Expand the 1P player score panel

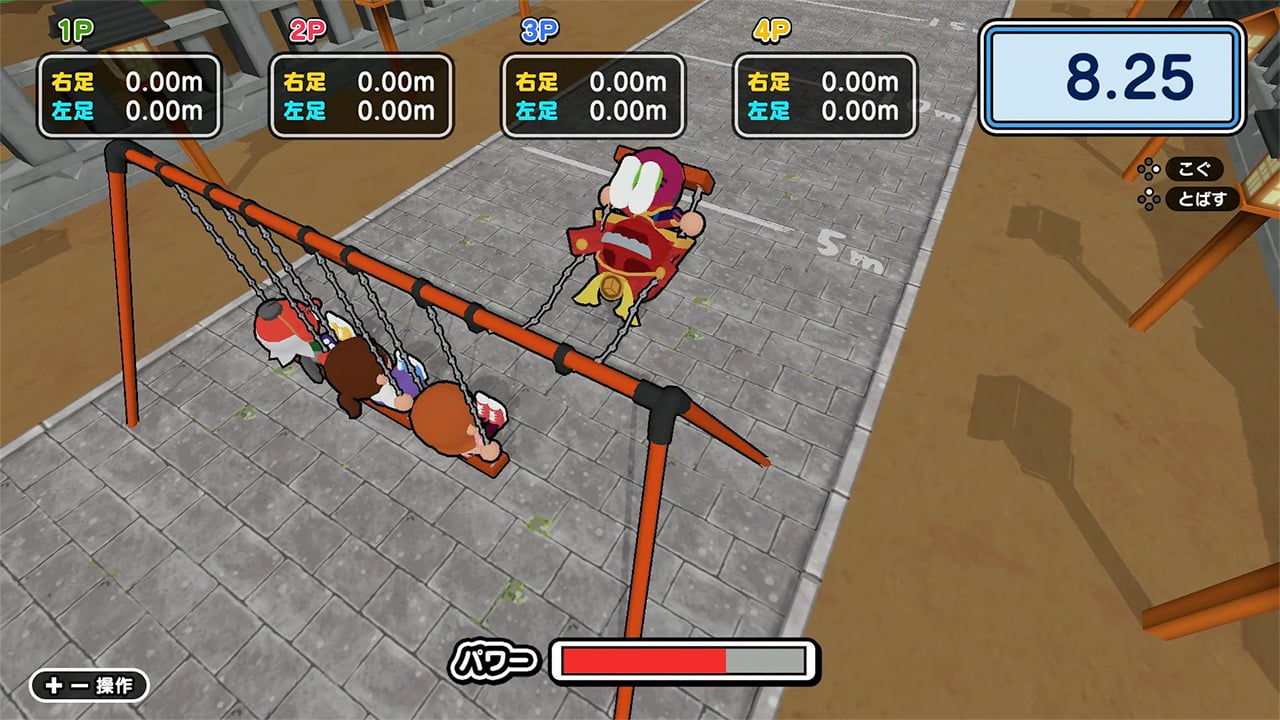(x=129, y=94)
